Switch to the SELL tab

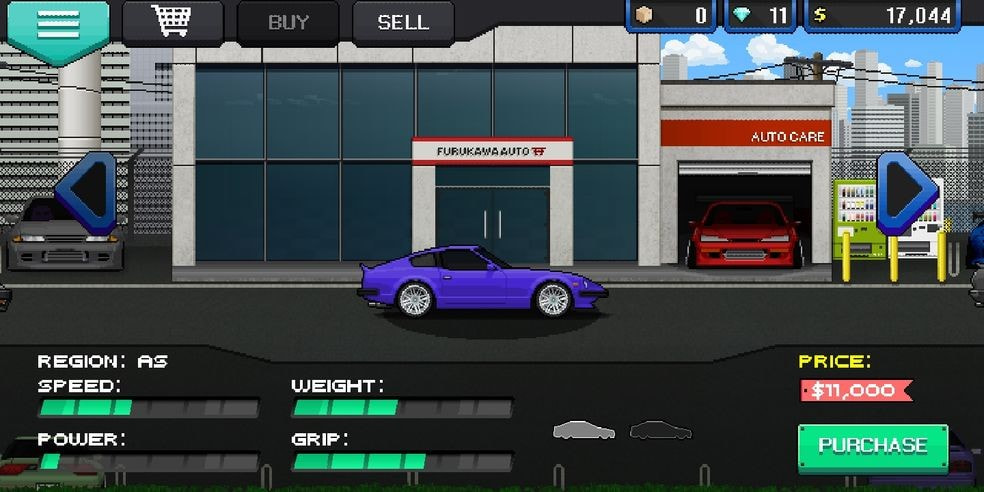point(402,22)
